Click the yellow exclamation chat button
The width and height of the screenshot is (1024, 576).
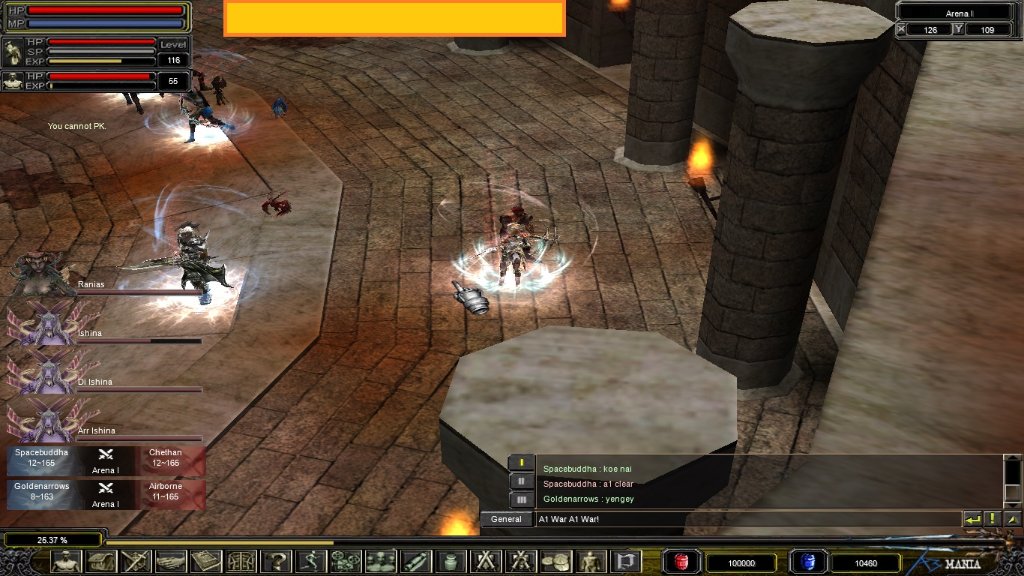point(992,519)
